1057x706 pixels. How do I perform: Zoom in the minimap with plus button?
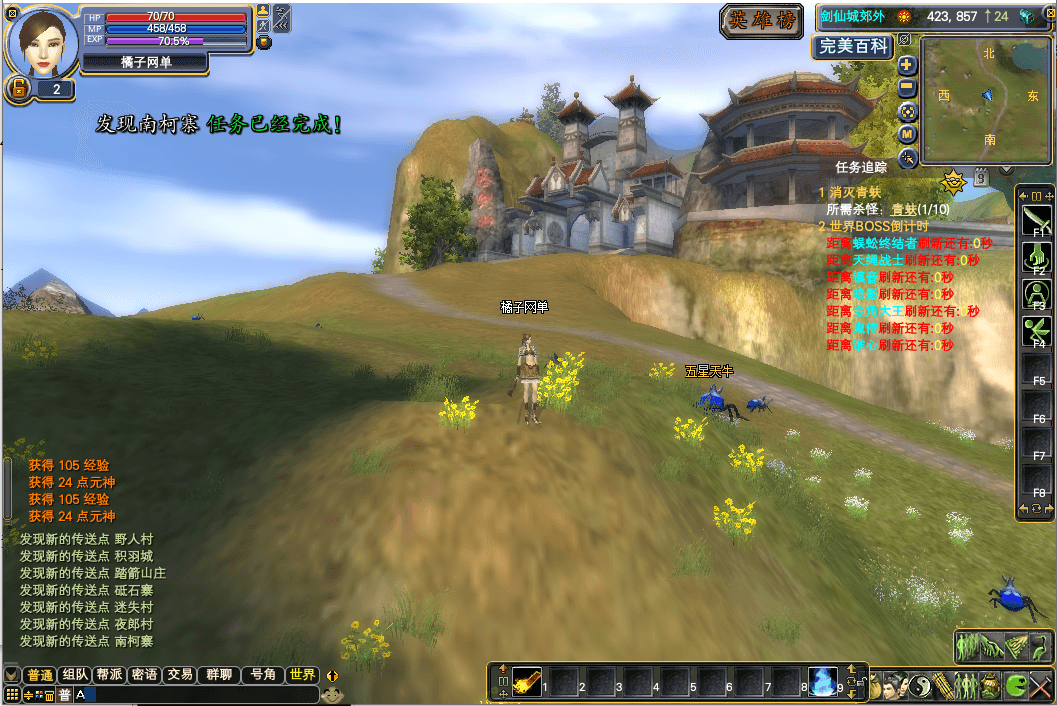coord(907,65)
